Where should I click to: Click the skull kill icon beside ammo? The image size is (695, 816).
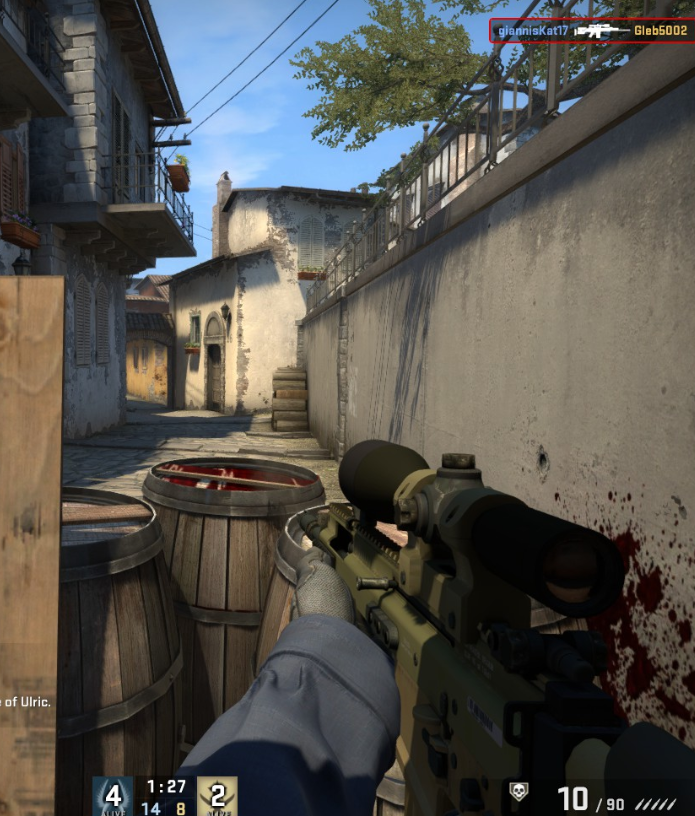pos(518,792)
